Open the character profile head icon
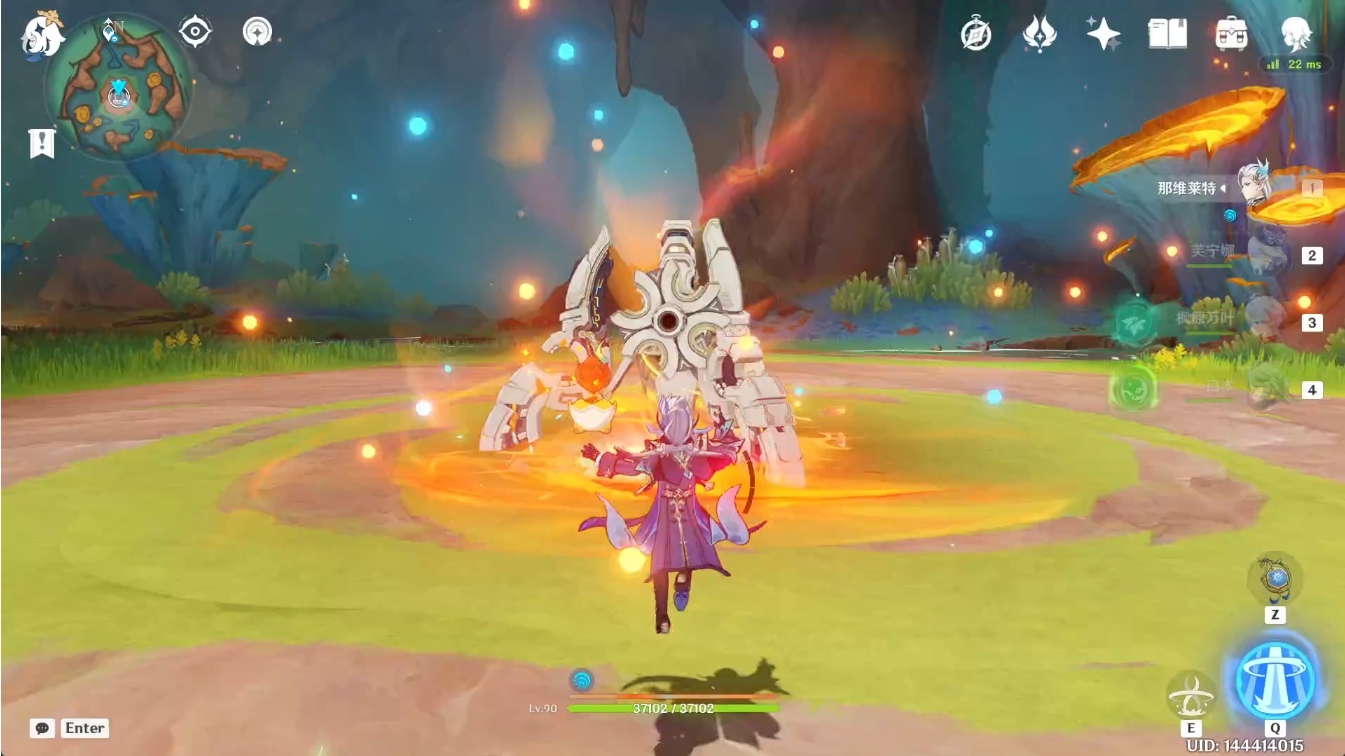 point(1296,34)
